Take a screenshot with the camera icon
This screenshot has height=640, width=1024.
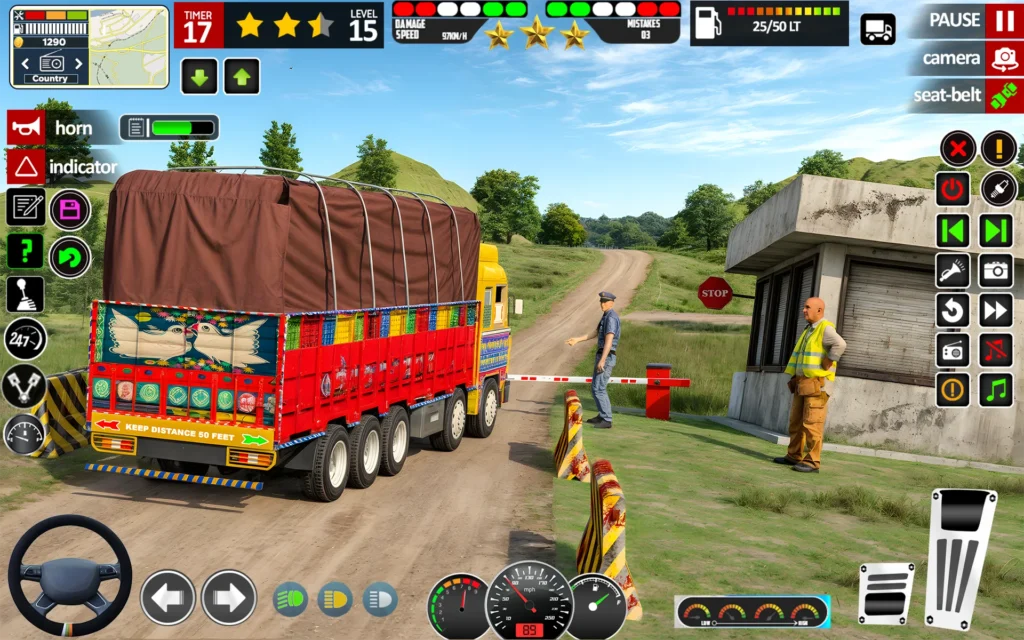997,270
